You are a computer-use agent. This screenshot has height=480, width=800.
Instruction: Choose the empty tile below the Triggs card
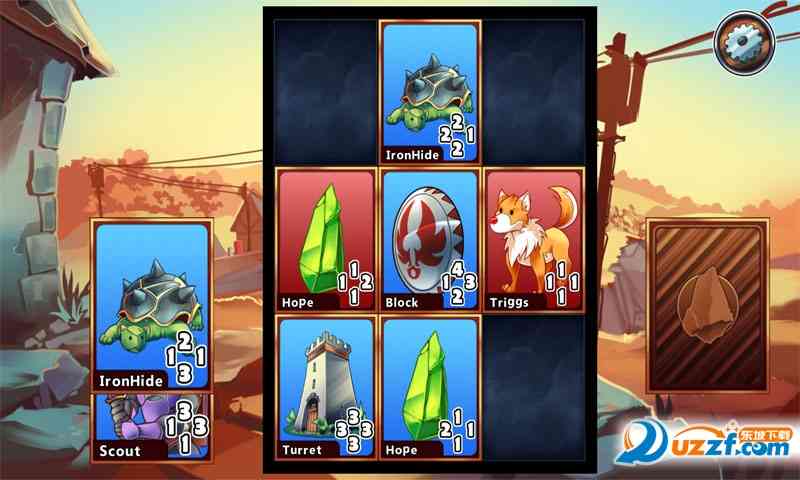[534, 388]
